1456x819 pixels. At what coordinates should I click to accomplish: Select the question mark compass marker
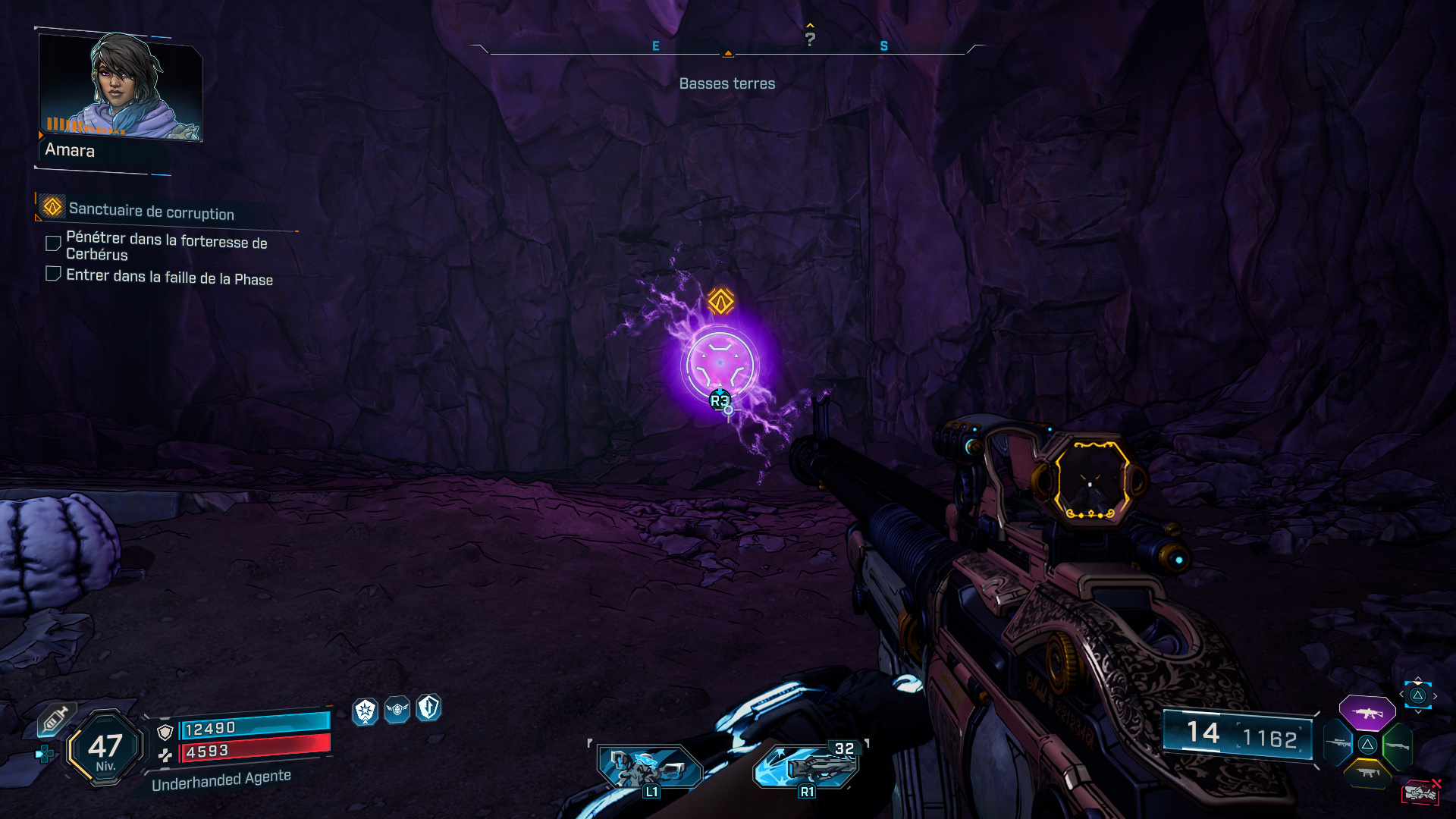(x=810, y=39)
